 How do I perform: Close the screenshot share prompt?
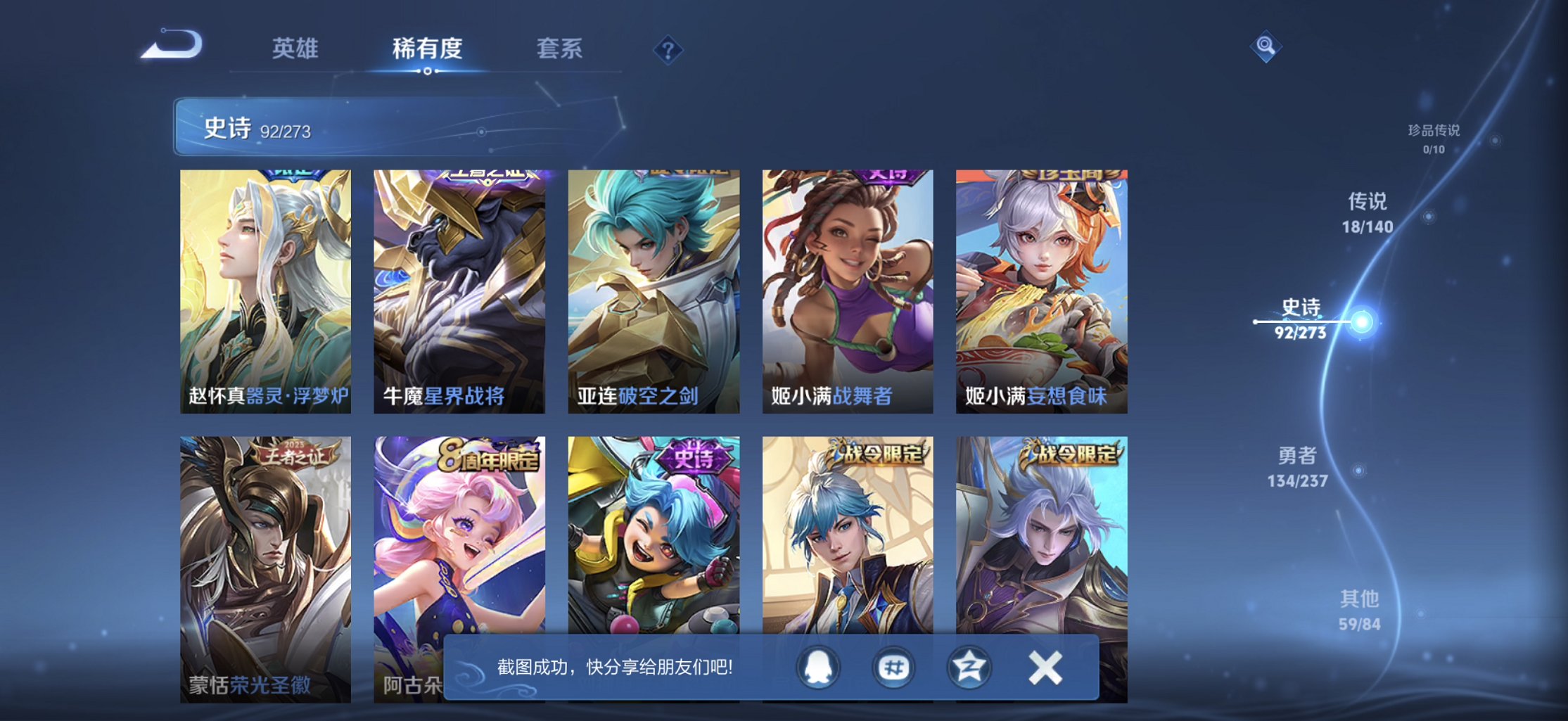(1045, 668)
